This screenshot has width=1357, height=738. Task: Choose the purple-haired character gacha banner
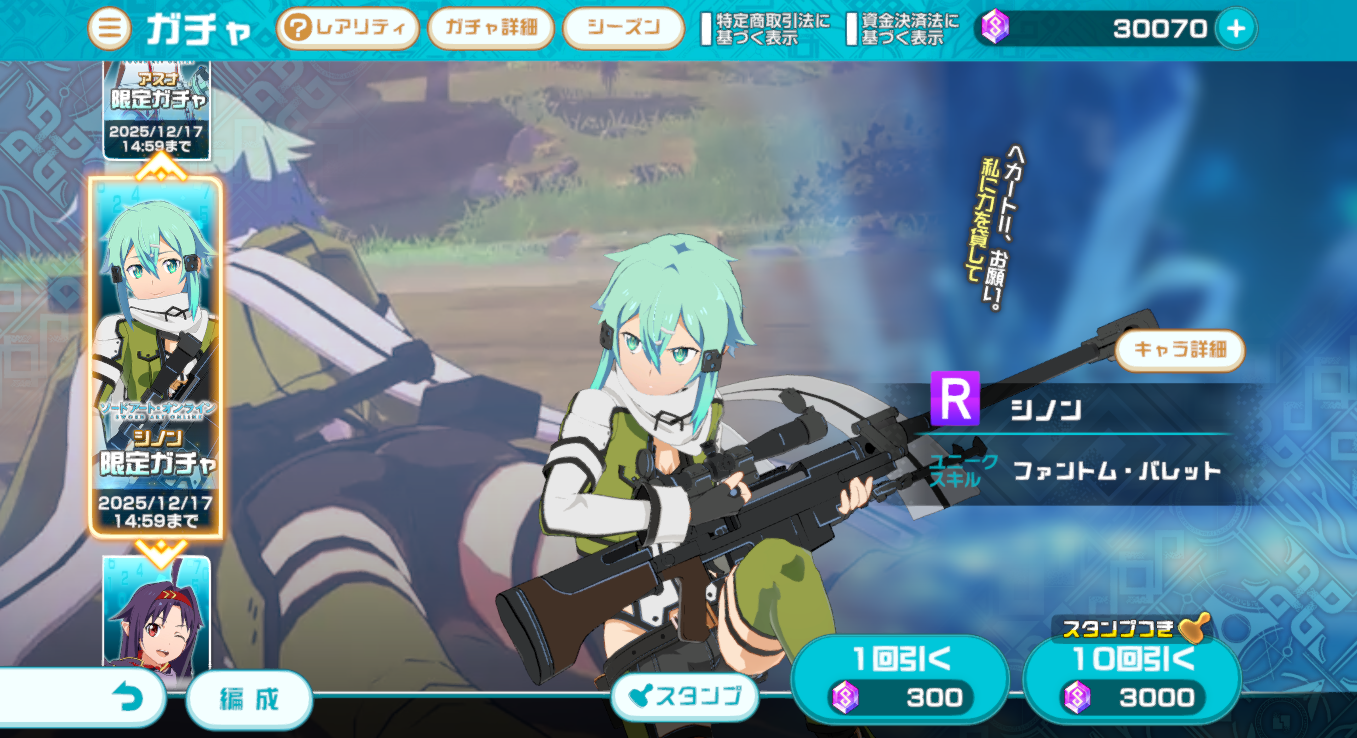click(x=157, y=612)
